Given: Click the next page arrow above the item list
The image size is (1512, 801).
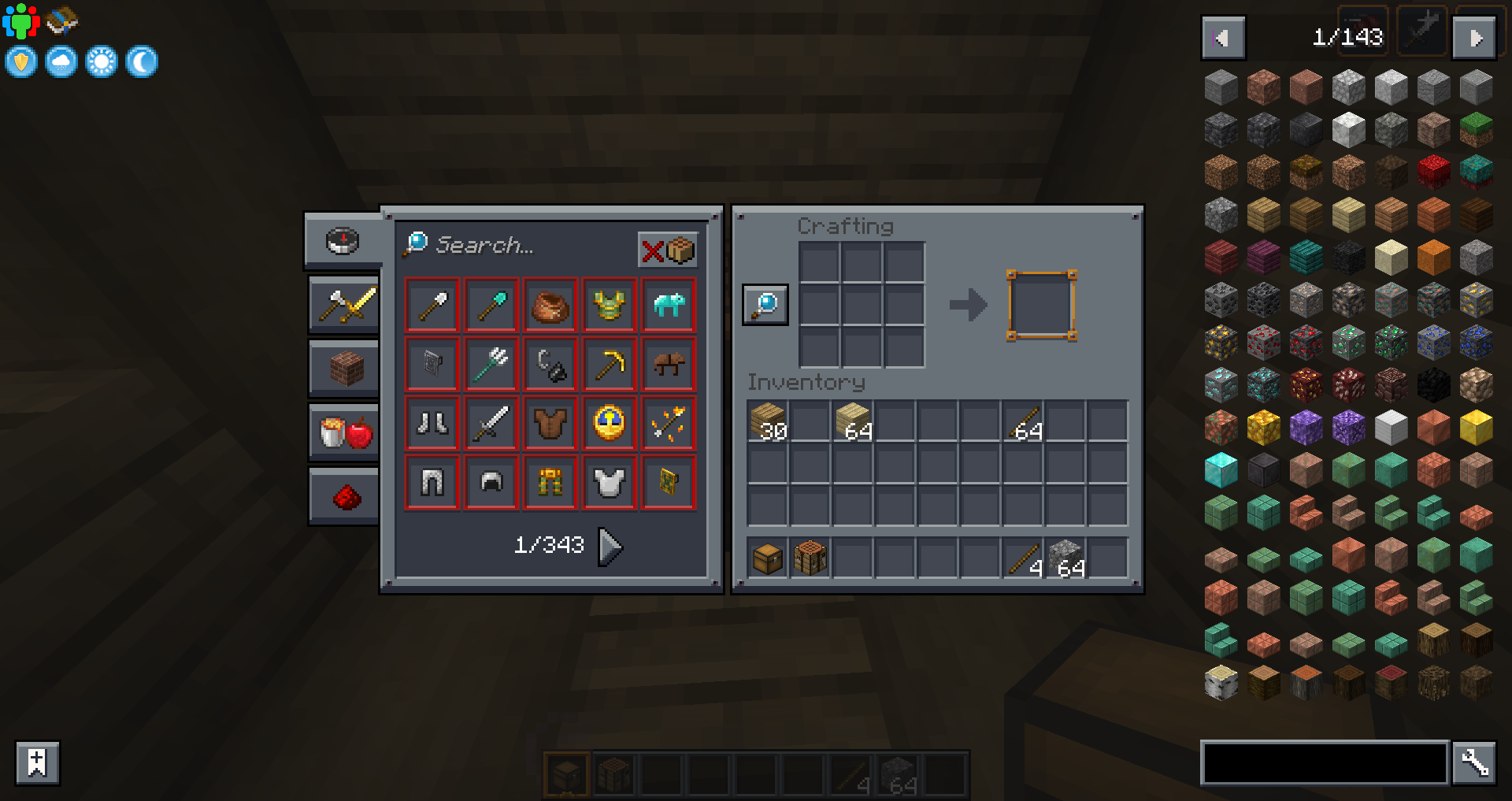Looking at the screenshot, I should [1474, 37].
